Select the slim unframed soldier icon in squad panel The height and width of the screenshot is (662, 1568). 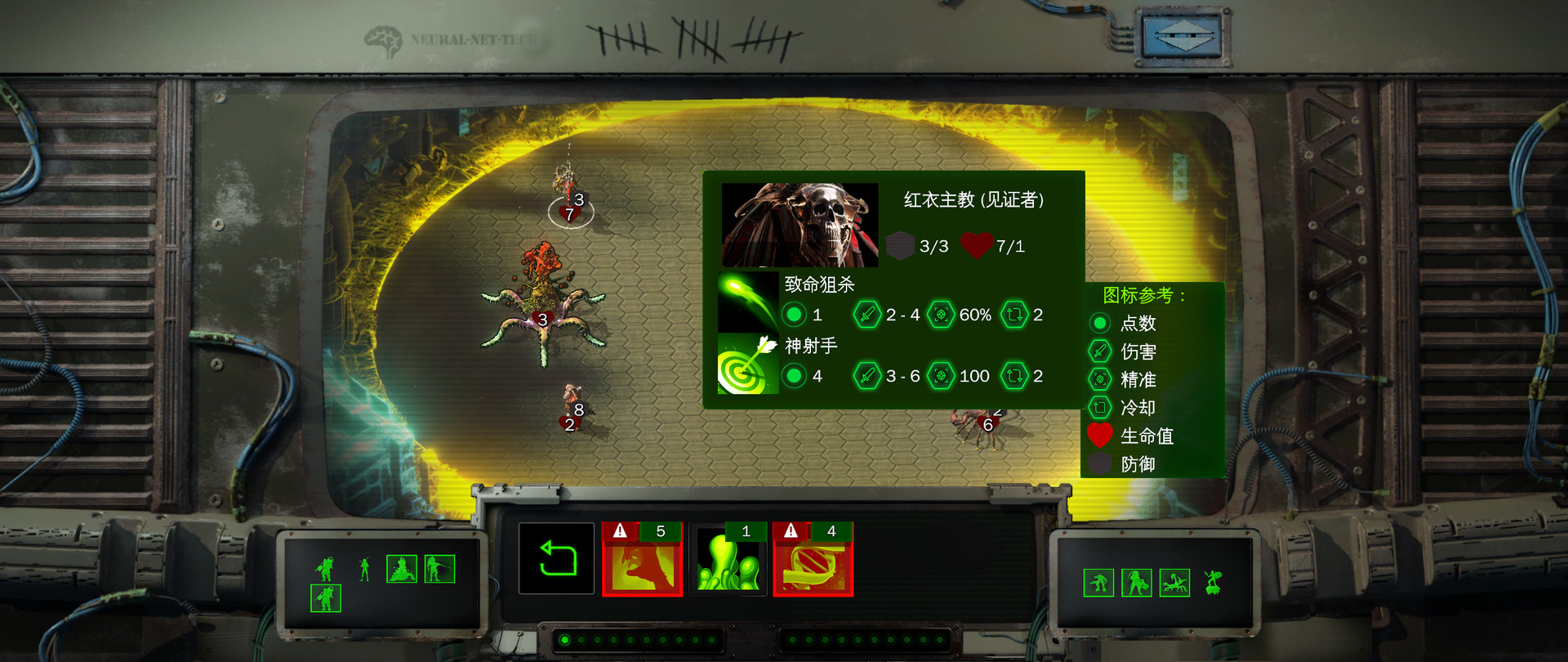[x=364, y=569]
